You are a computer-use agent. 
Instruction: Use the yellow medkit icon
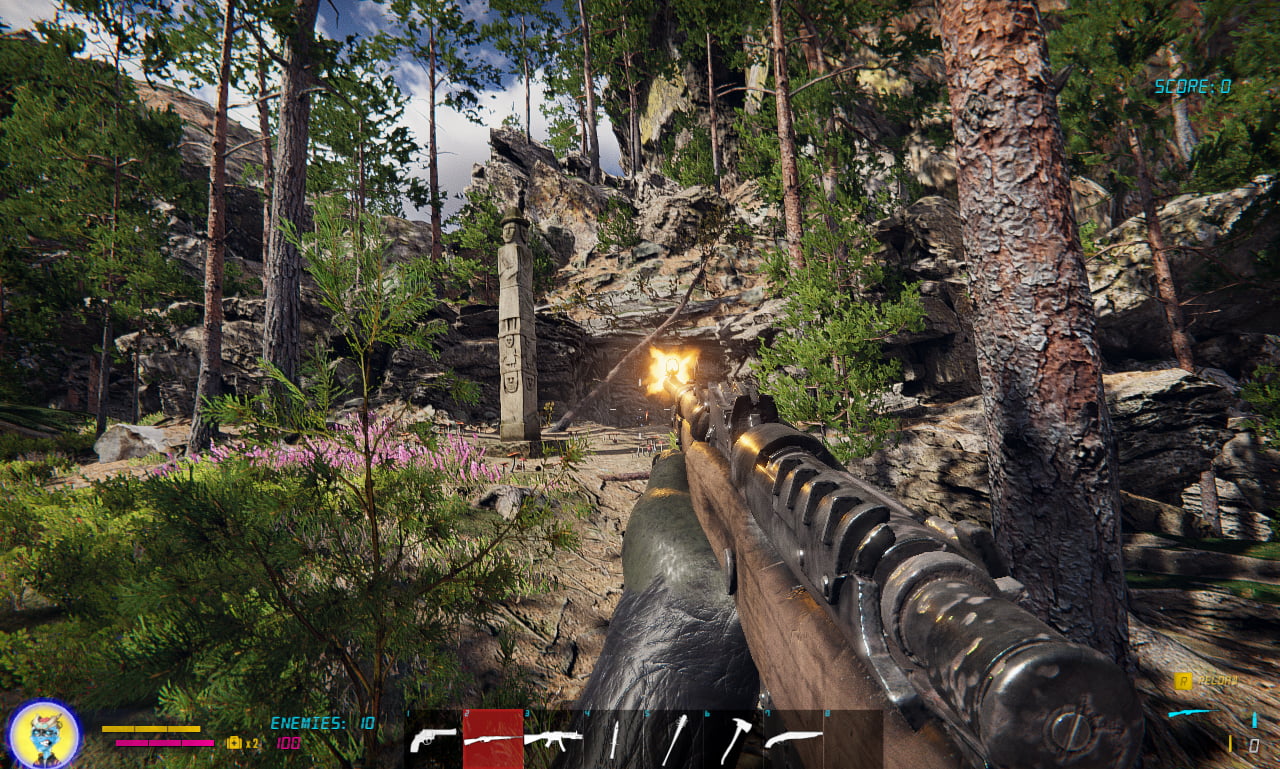click(235, 743)
